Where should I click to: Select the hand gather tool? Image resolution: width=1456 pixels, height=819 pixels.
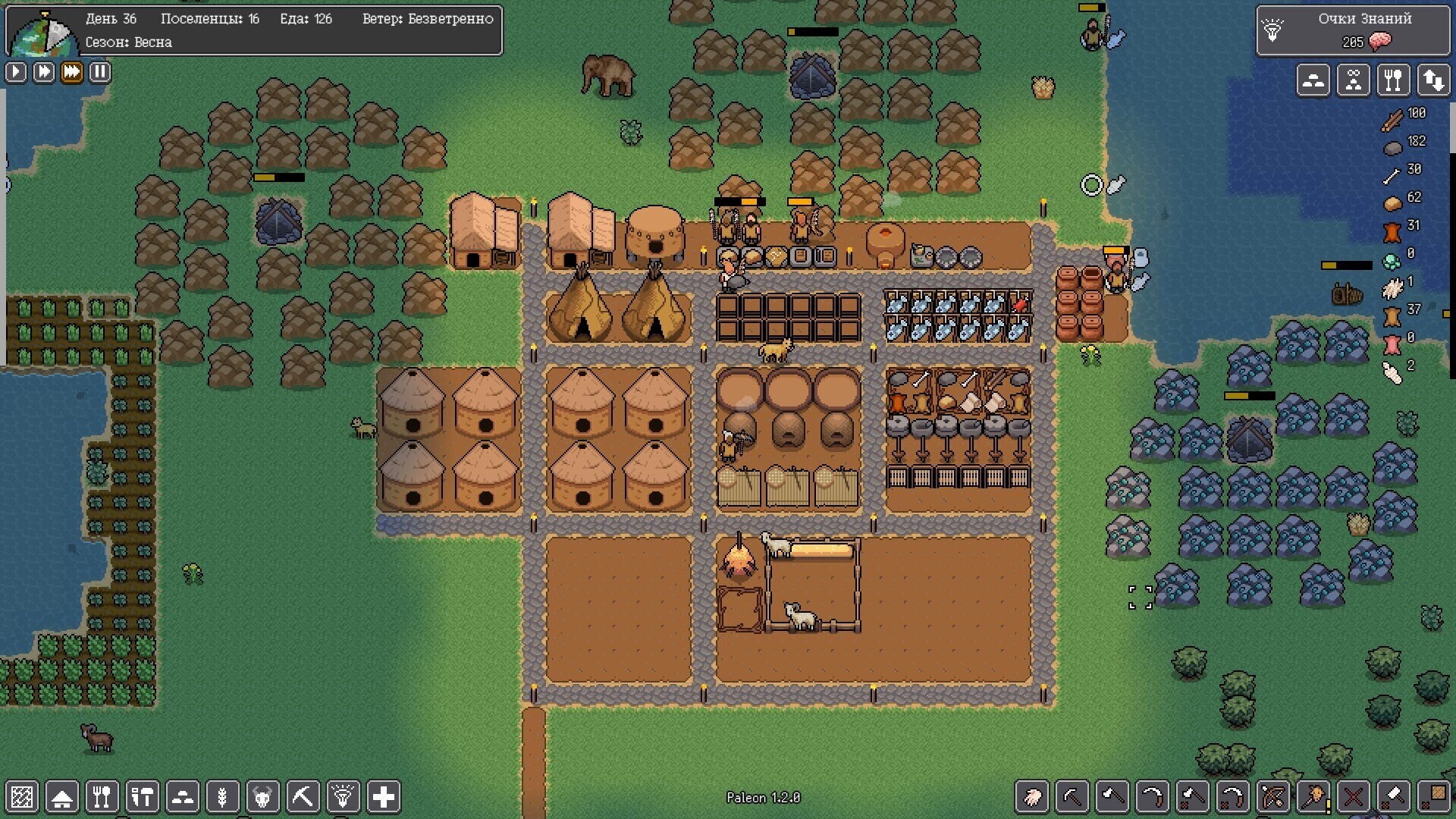coord(1032,797)
